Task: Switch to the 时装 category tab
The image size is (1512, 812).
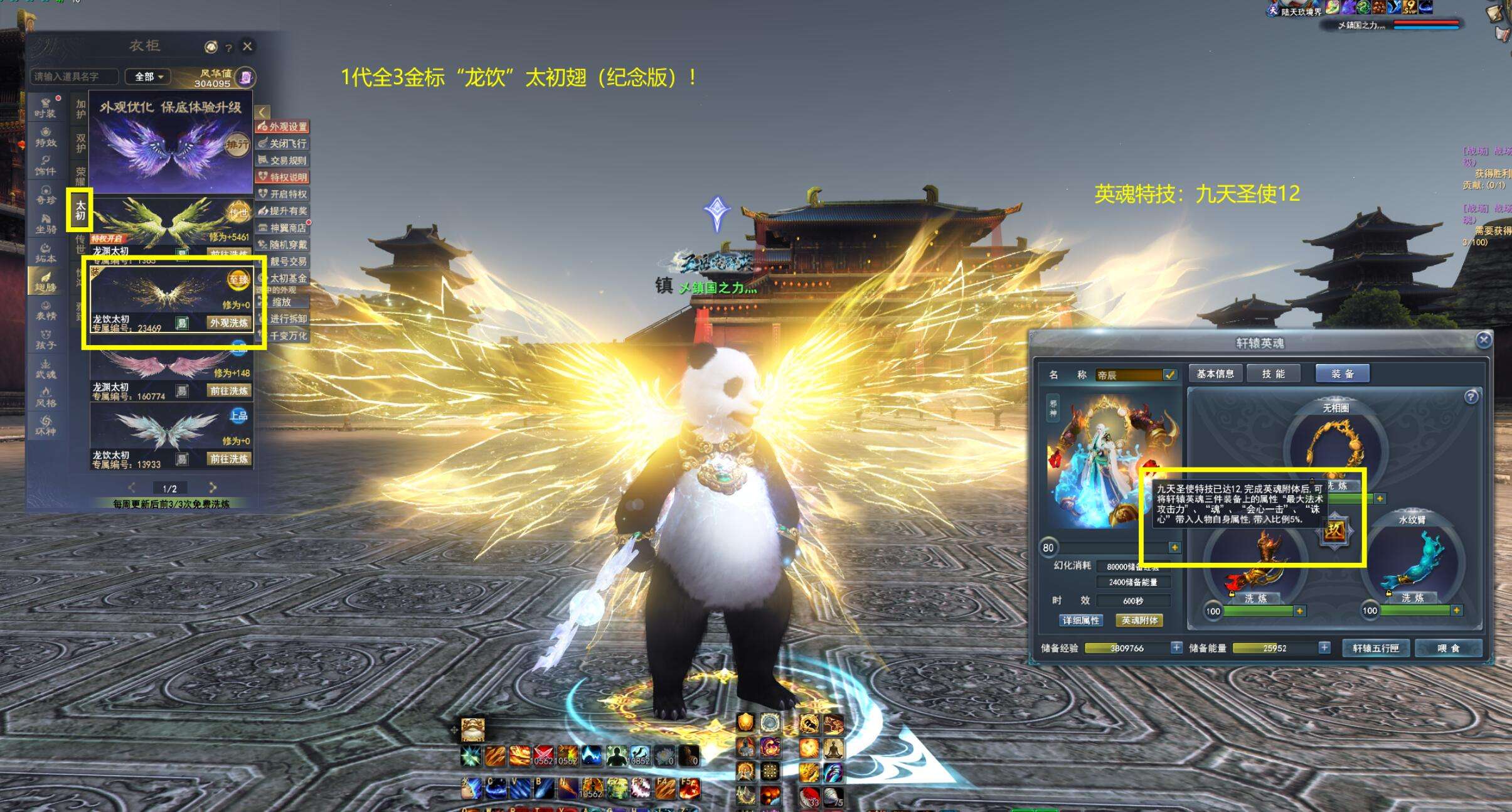Action: [45, 107]
